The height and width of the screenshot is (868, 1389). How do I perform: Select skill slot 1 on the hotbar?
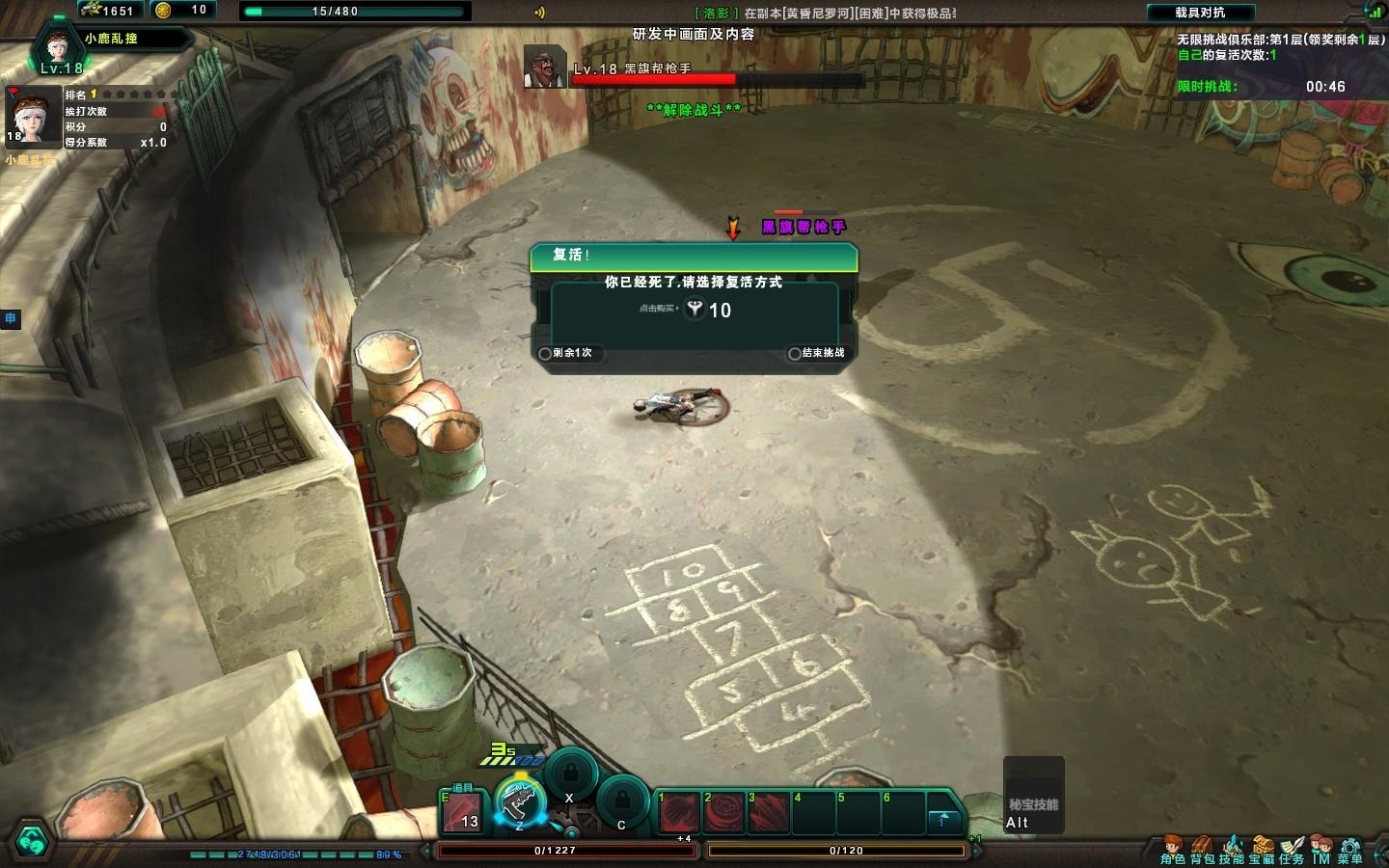pyautogui.click(x=678, y=812)
